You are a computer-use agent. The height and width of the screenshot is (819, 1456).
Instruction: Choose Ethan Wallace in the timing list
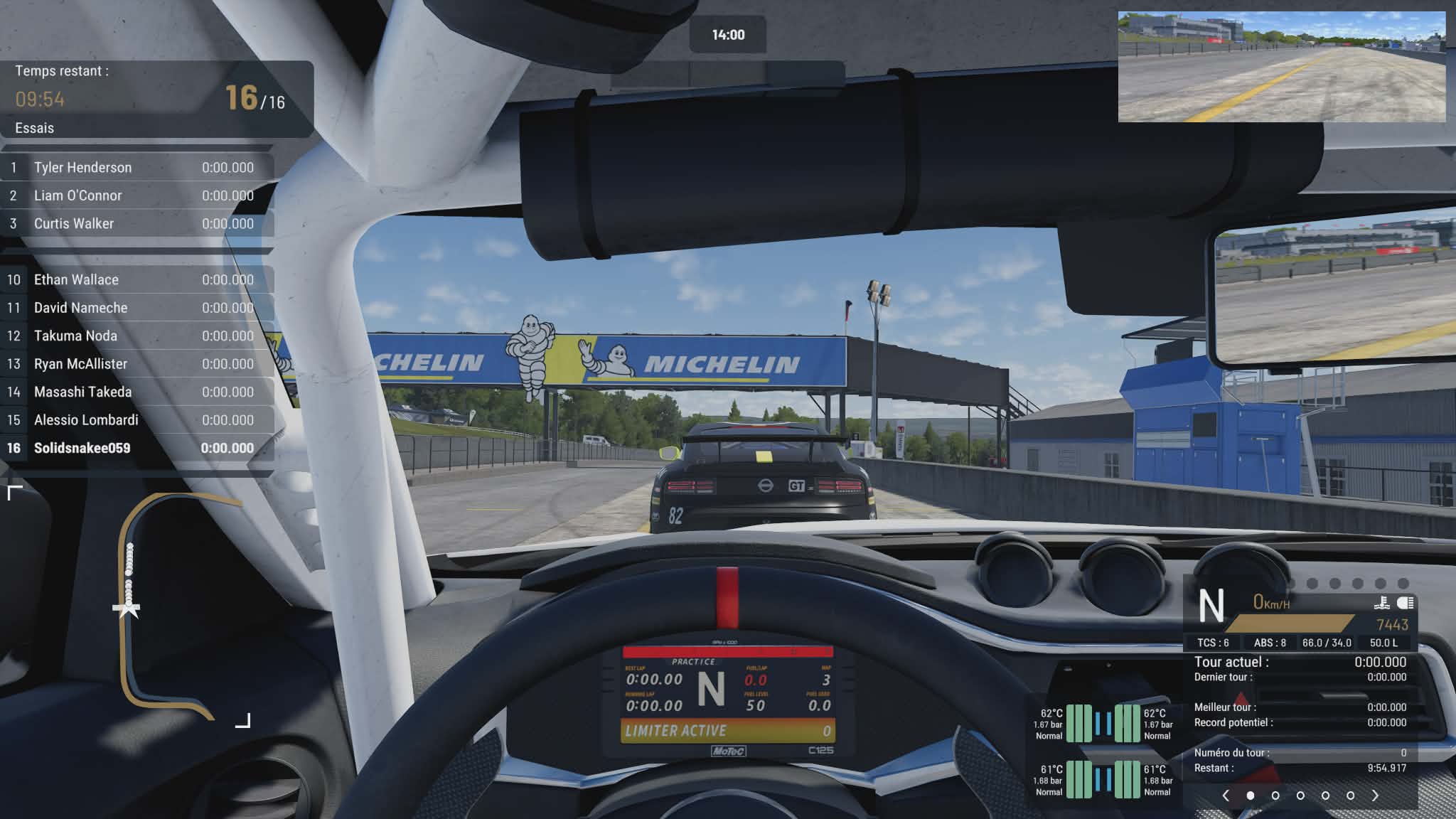pos(136,280)
